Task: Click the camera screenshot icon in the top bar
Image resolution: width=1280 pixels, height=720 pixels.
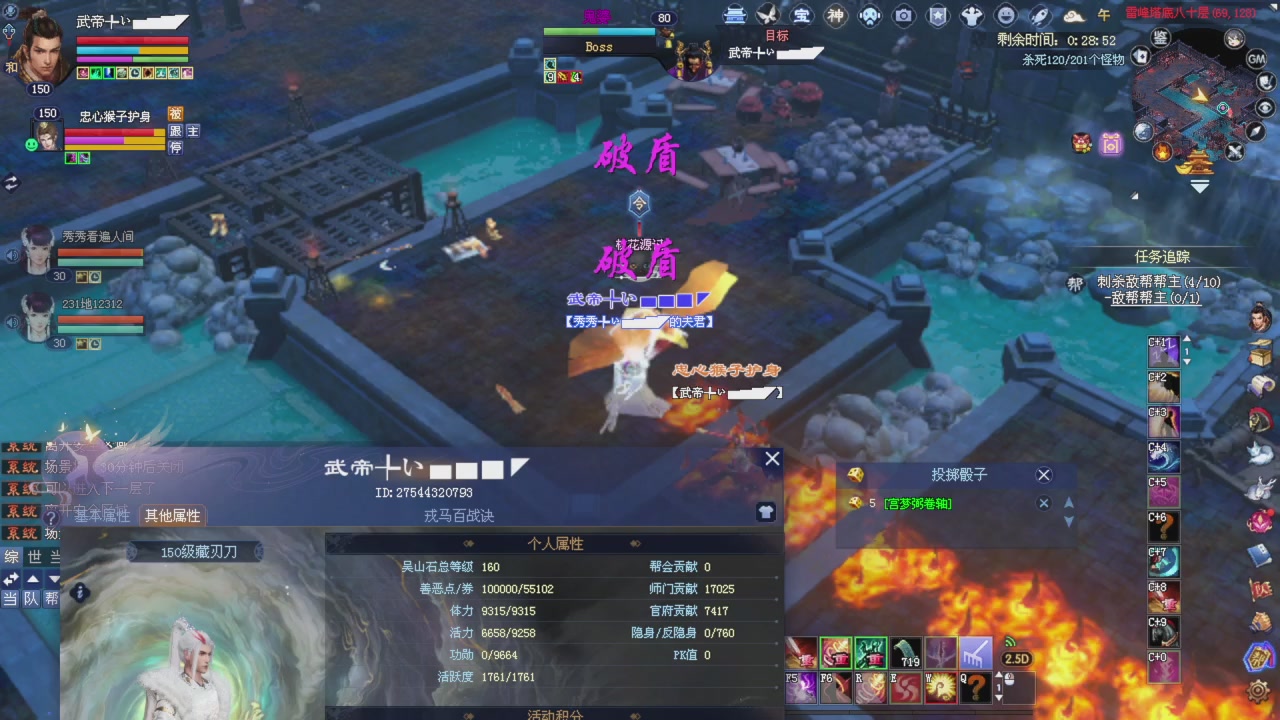Action: click(904, 15)
